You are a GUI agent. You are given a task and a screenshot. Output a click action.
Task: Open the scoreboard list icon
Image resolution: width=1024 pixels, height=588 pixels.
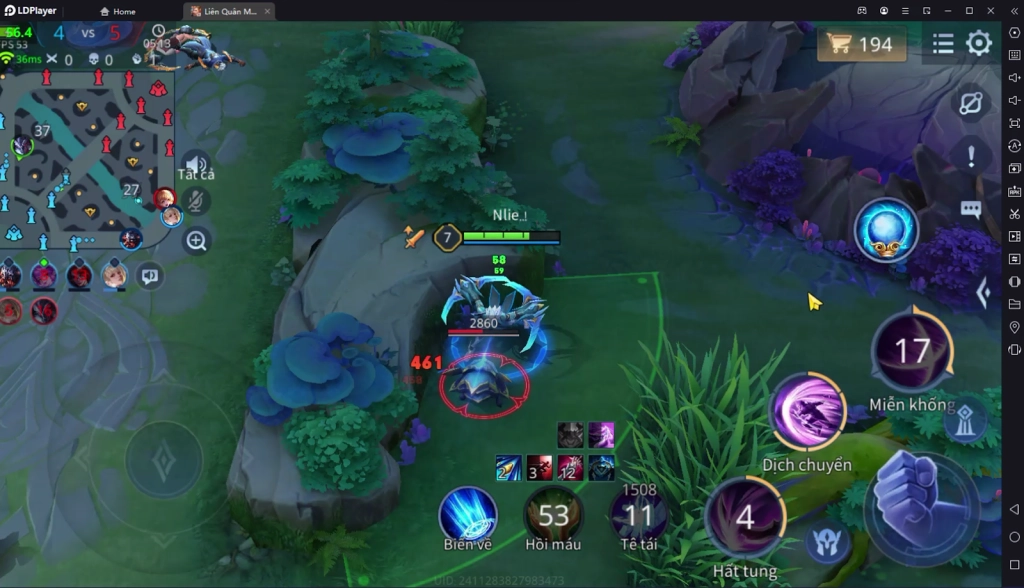tap(943, 44)
